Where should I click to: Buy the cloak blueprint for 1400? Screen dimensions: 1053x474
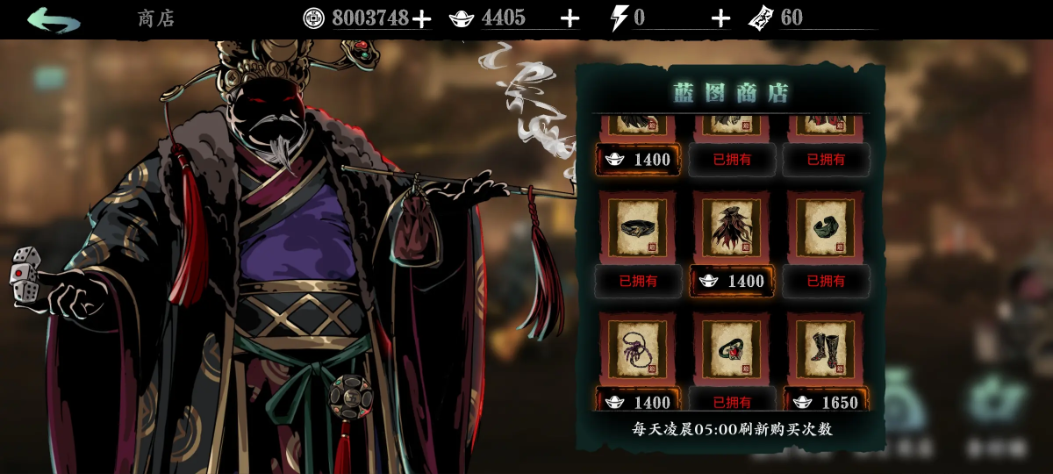pyautogui.click(x=732, y=281)
